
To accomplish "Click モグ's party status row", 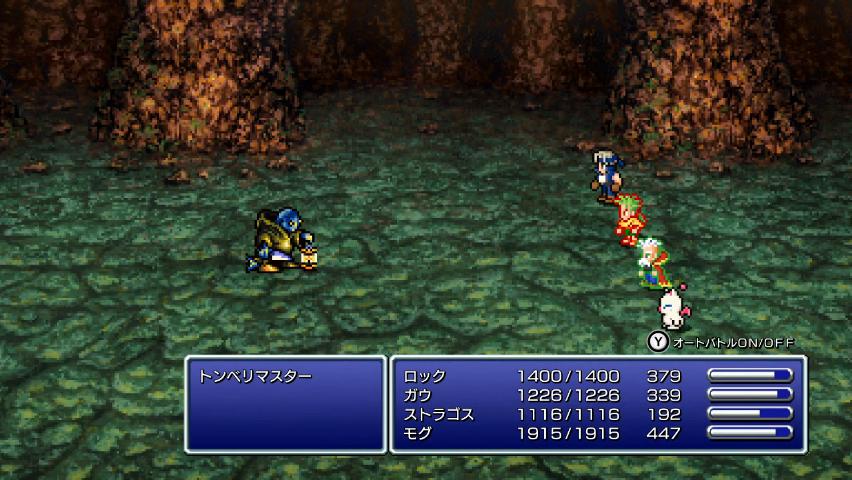I will pyautogui.click(x=419, y=433).
